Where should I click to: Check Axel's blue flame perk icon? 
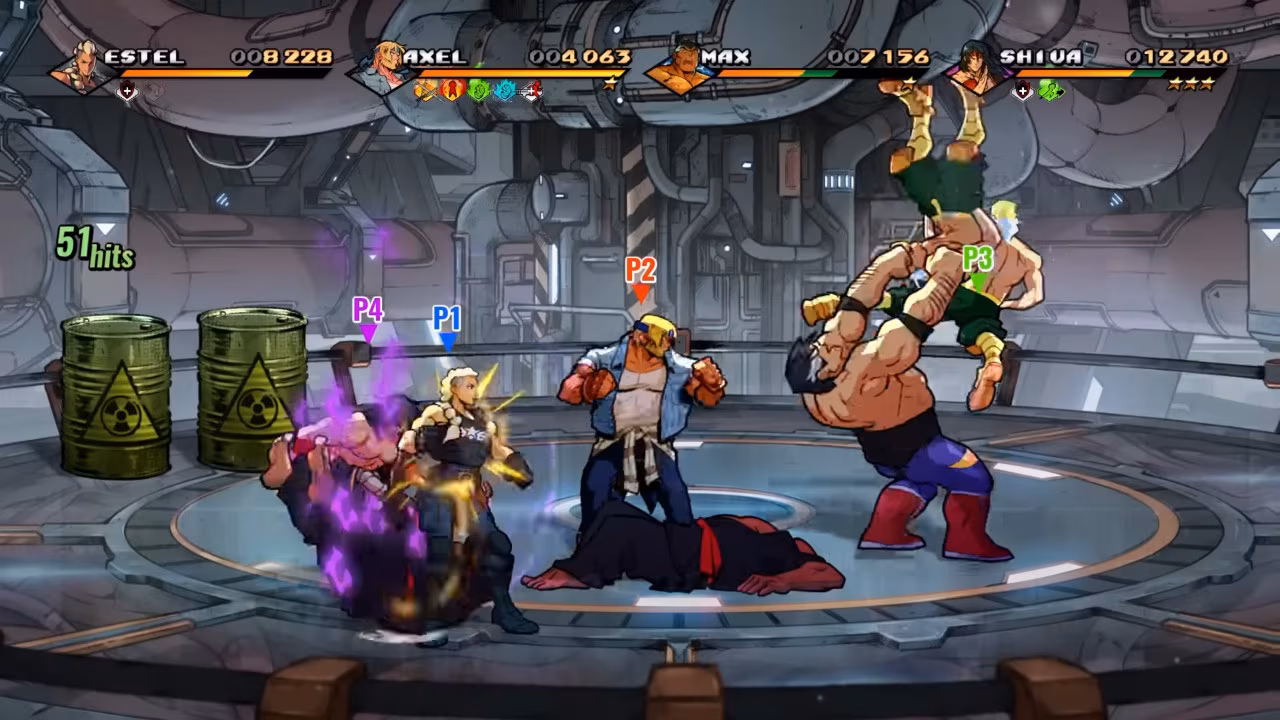coord(504,91)
